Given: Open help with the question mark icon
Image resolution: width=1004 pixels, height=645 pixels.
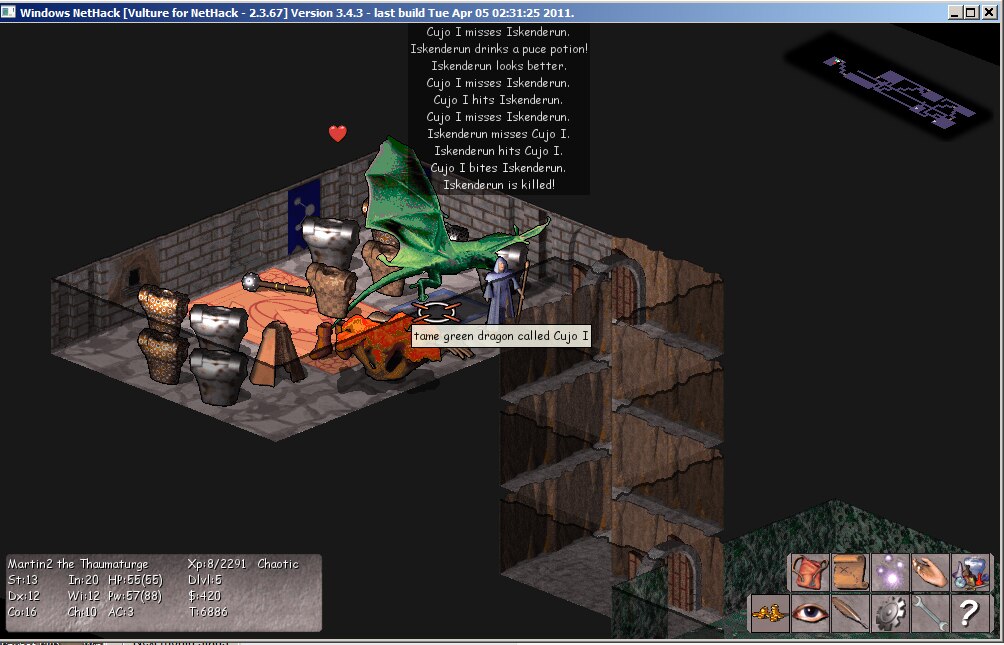Looking at the screenshot, I should click(x=970, y=613).
